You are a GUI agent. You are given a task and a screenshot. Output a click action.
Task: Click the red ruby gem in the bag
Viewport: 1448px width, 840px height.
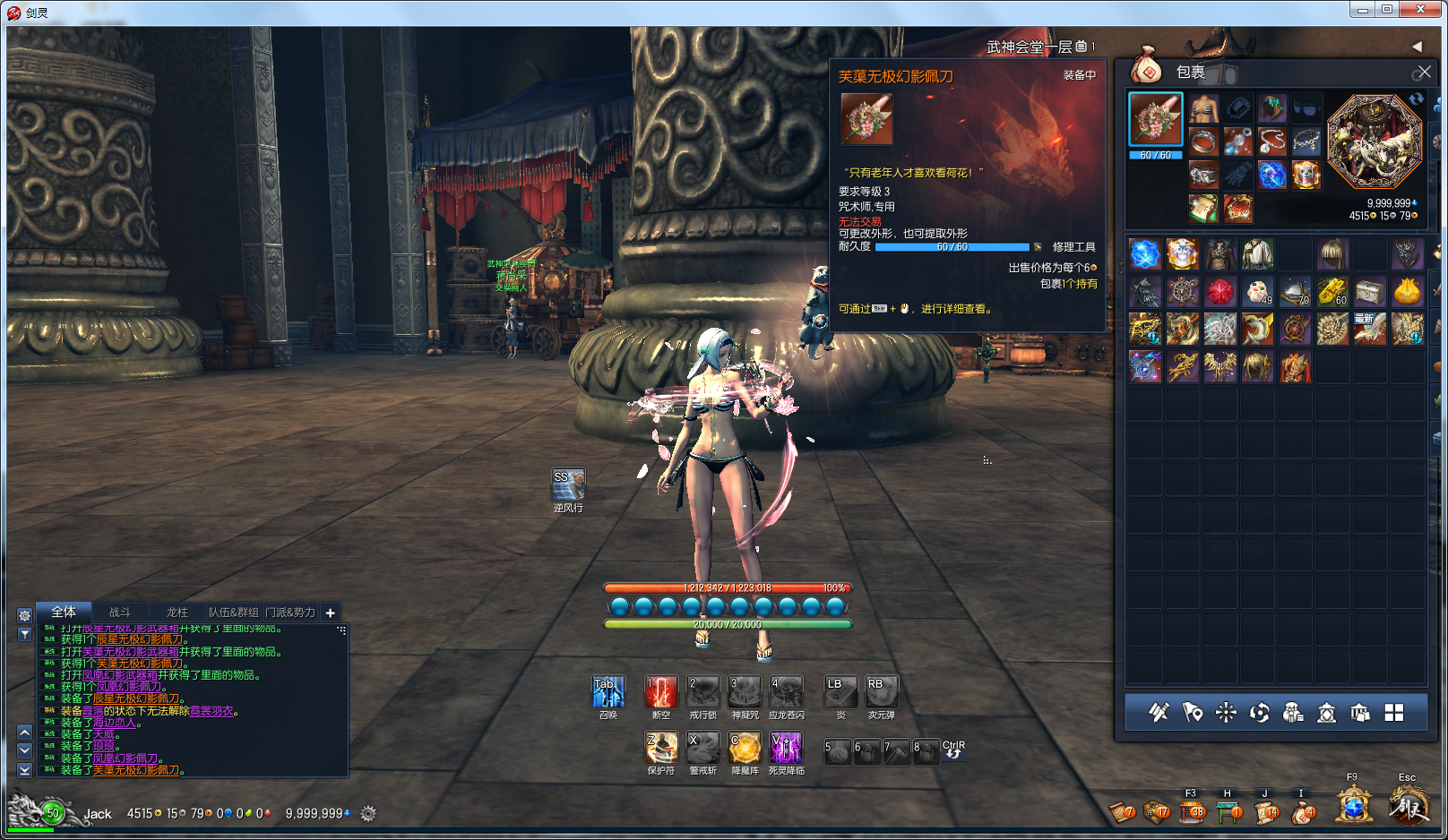1220,291
